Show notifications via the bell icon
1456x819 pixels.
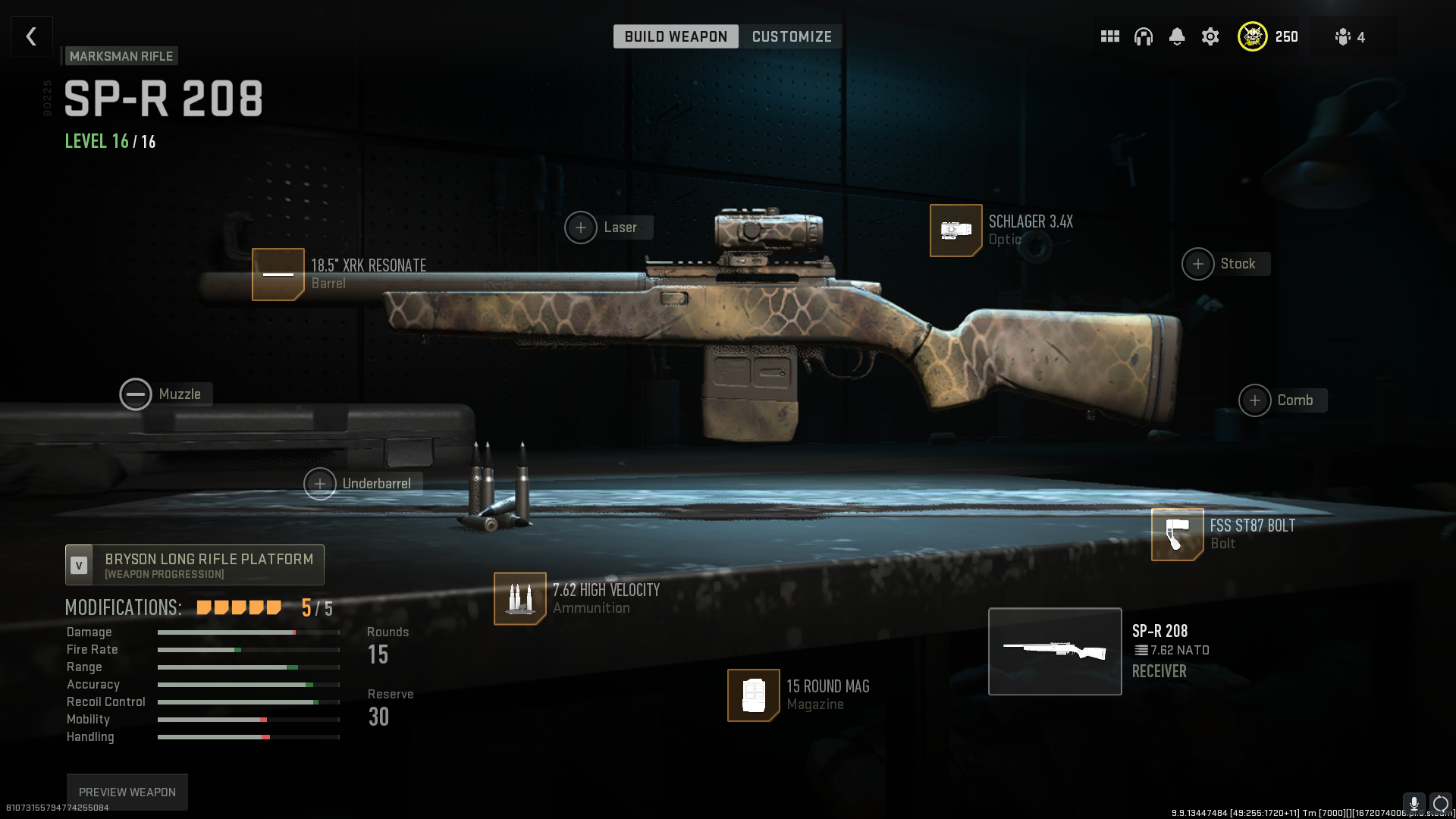point(1177,36)
